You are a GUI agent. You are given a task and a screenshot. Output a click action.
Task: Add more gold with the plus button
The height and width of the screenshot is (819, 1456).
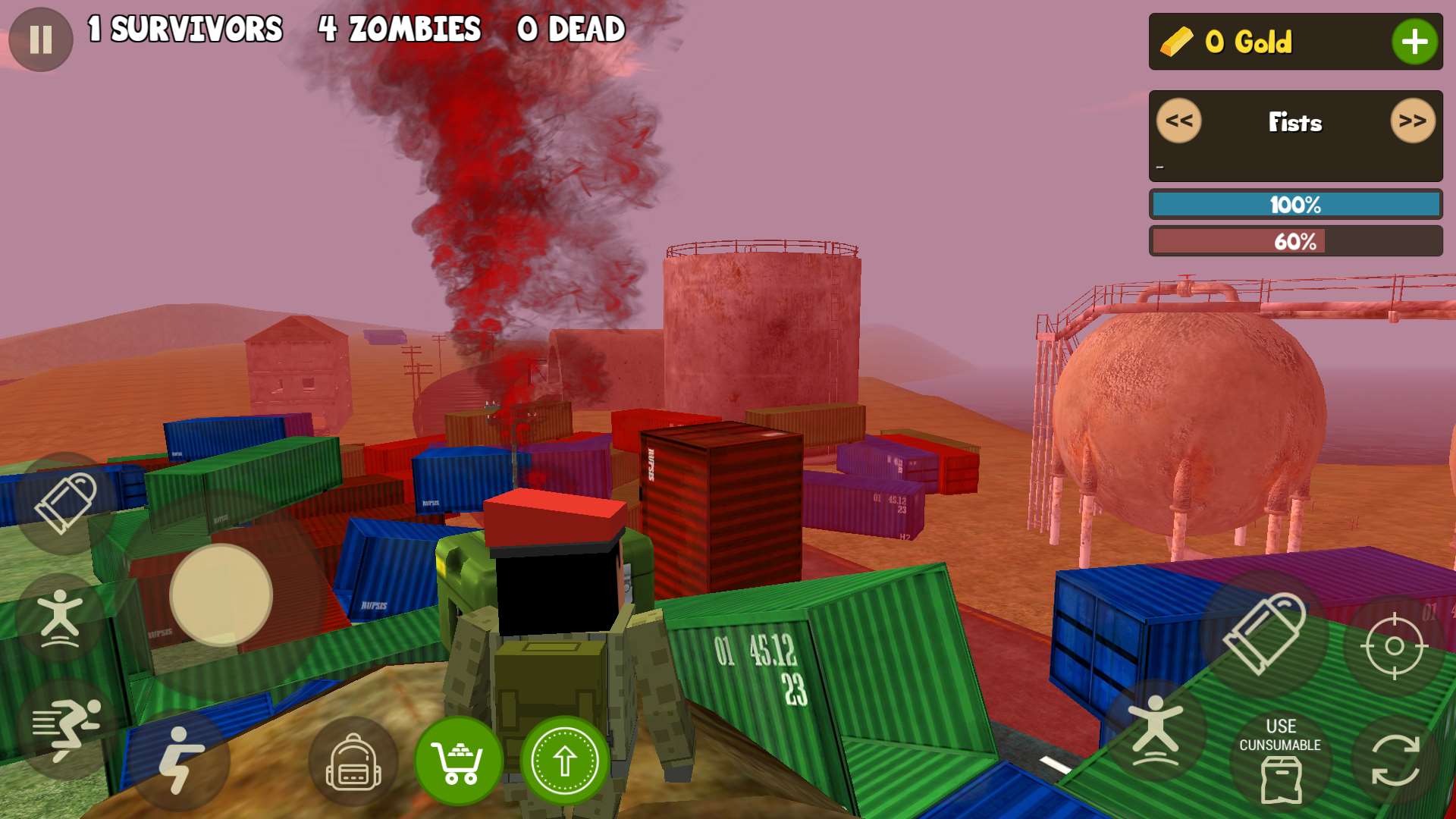coord(1414,42)
